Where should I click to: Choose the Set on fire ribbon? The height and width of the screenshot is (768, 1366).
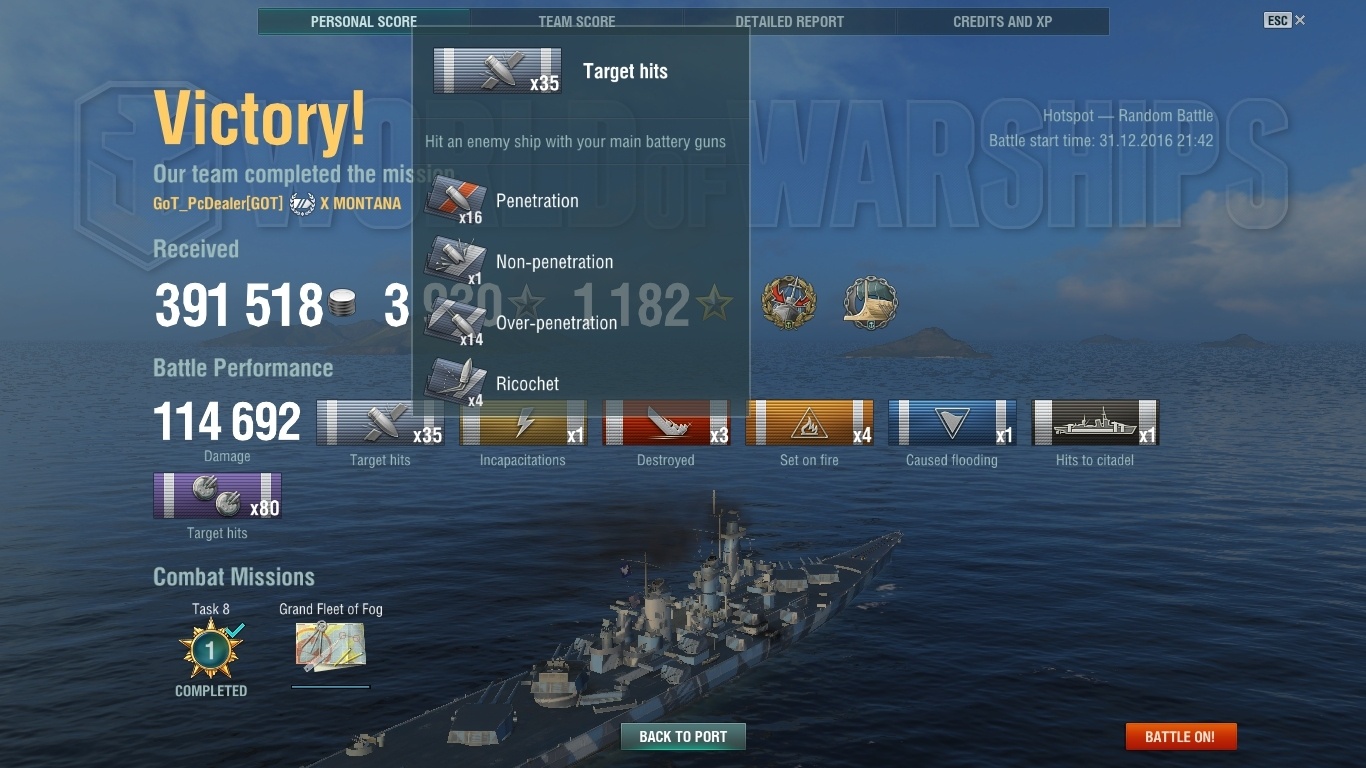pyautogui.click(x=809, y=423)
